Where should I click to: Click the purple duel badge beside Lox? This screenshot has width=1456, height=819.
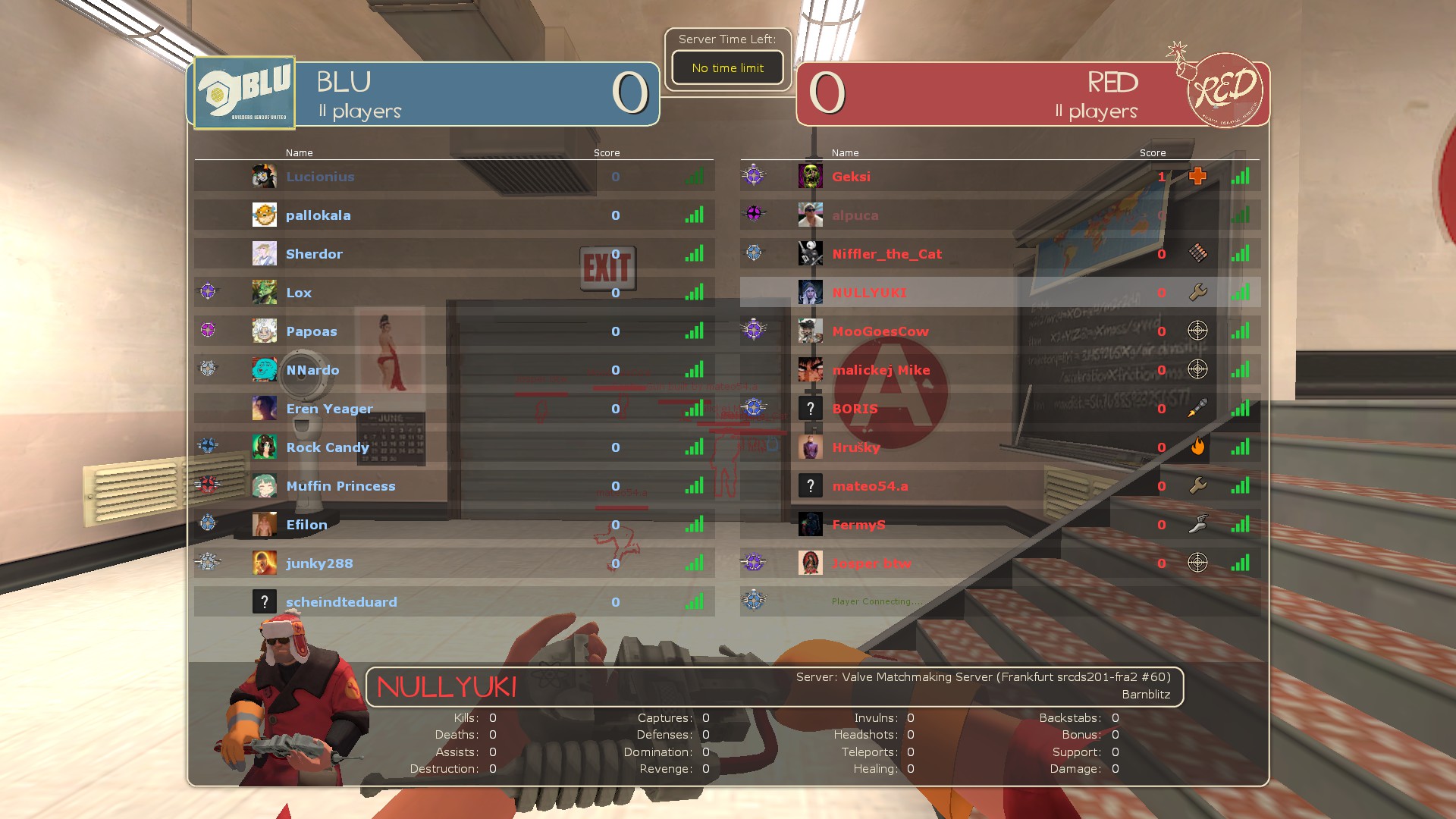point(206,291)
